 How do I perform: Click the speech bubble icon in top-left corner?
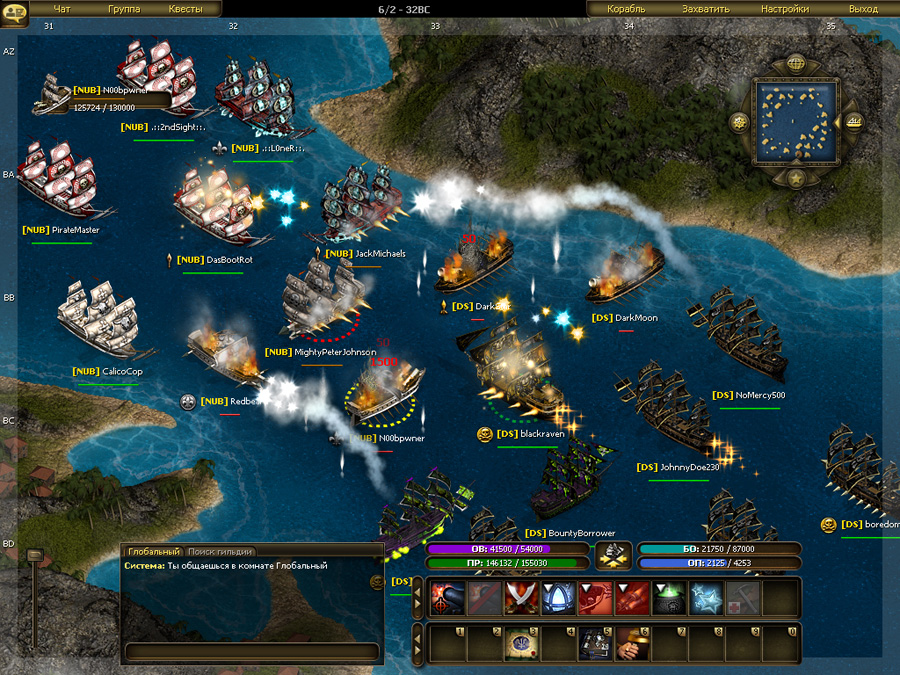pyautogui.click(x=14, y=9)
